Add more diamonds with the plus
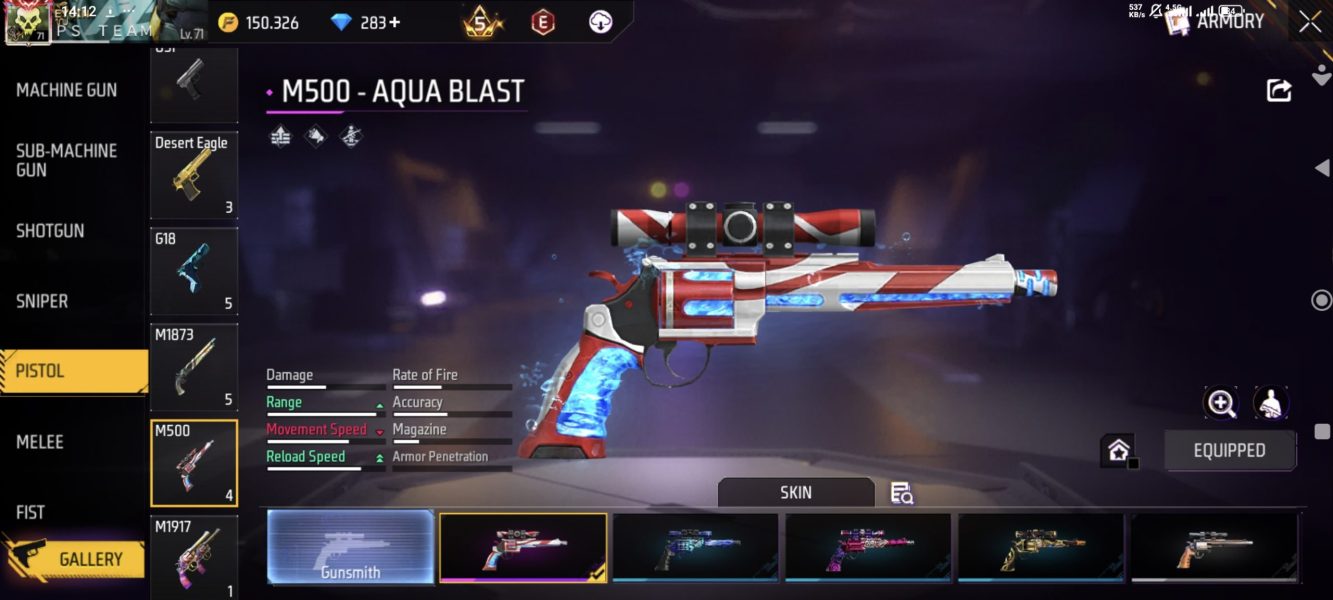 click(395, 22)
